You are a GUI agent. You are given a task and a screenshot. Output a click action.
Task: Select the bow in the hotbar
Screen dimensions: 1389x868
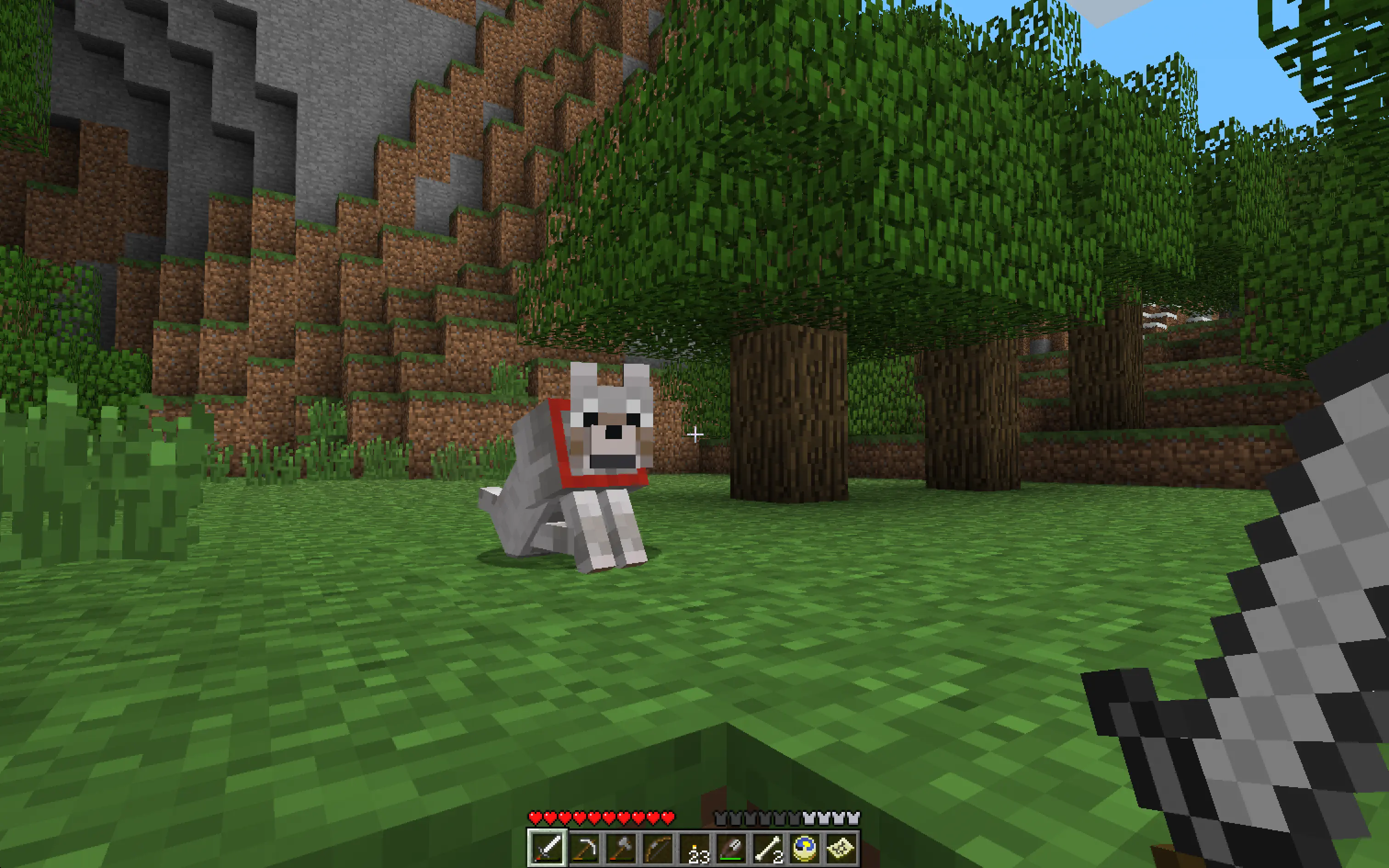[658, 849]
